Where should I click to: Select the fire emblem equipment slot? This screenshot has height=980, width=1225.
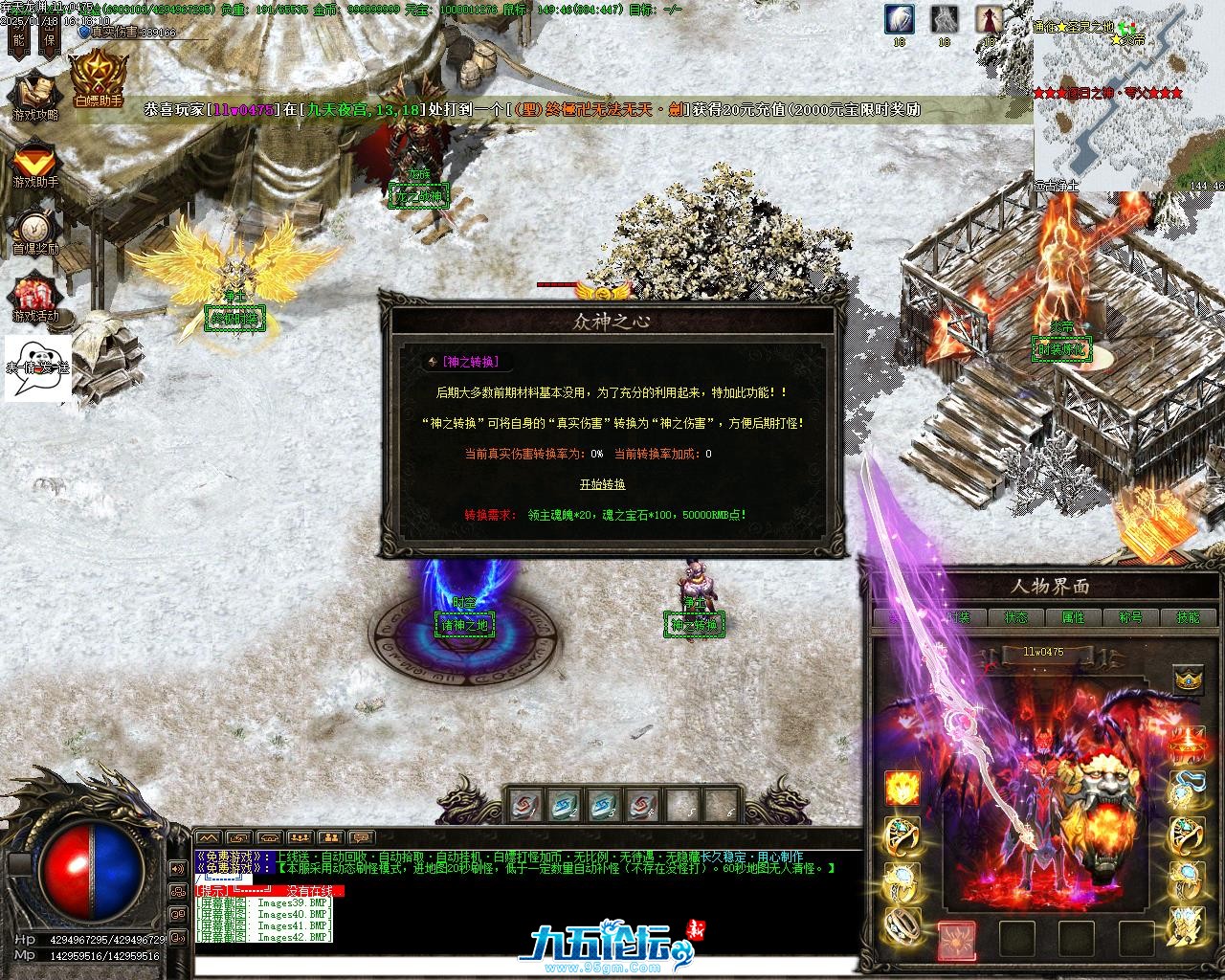tap(902, 787)
